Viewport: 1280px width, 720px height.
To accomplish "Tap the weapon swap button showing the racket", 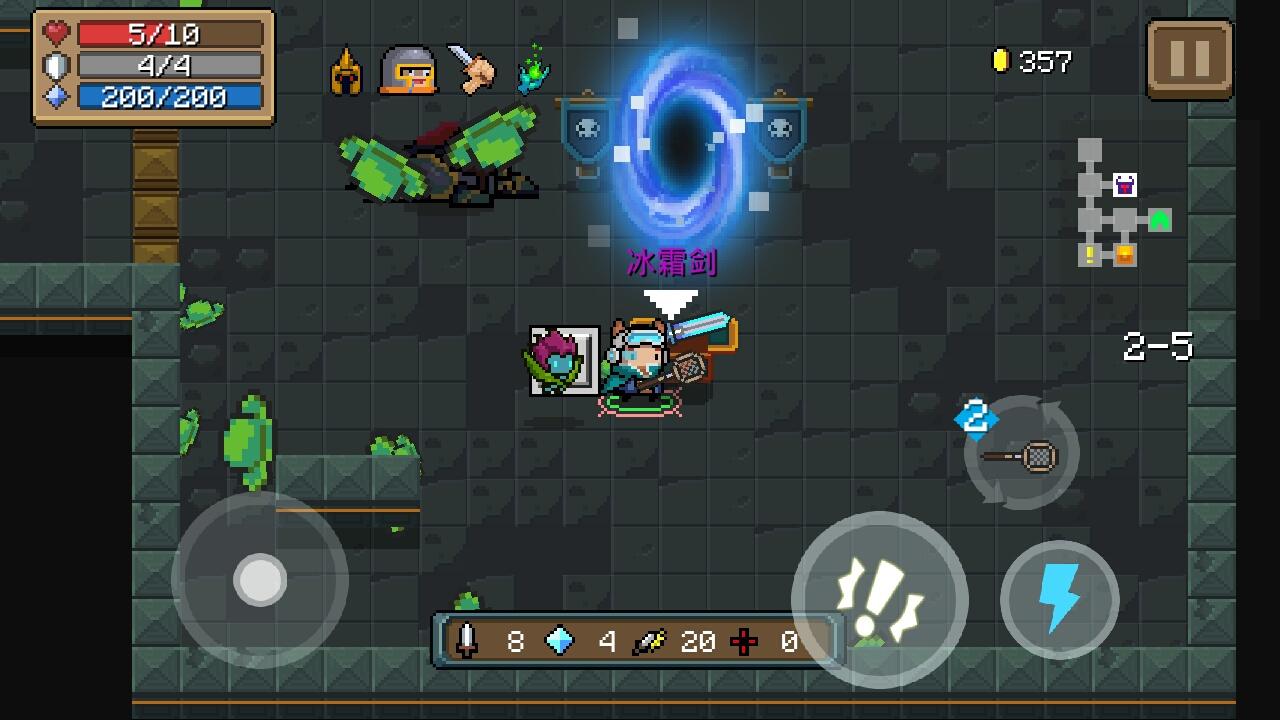I will point(1020,453).
